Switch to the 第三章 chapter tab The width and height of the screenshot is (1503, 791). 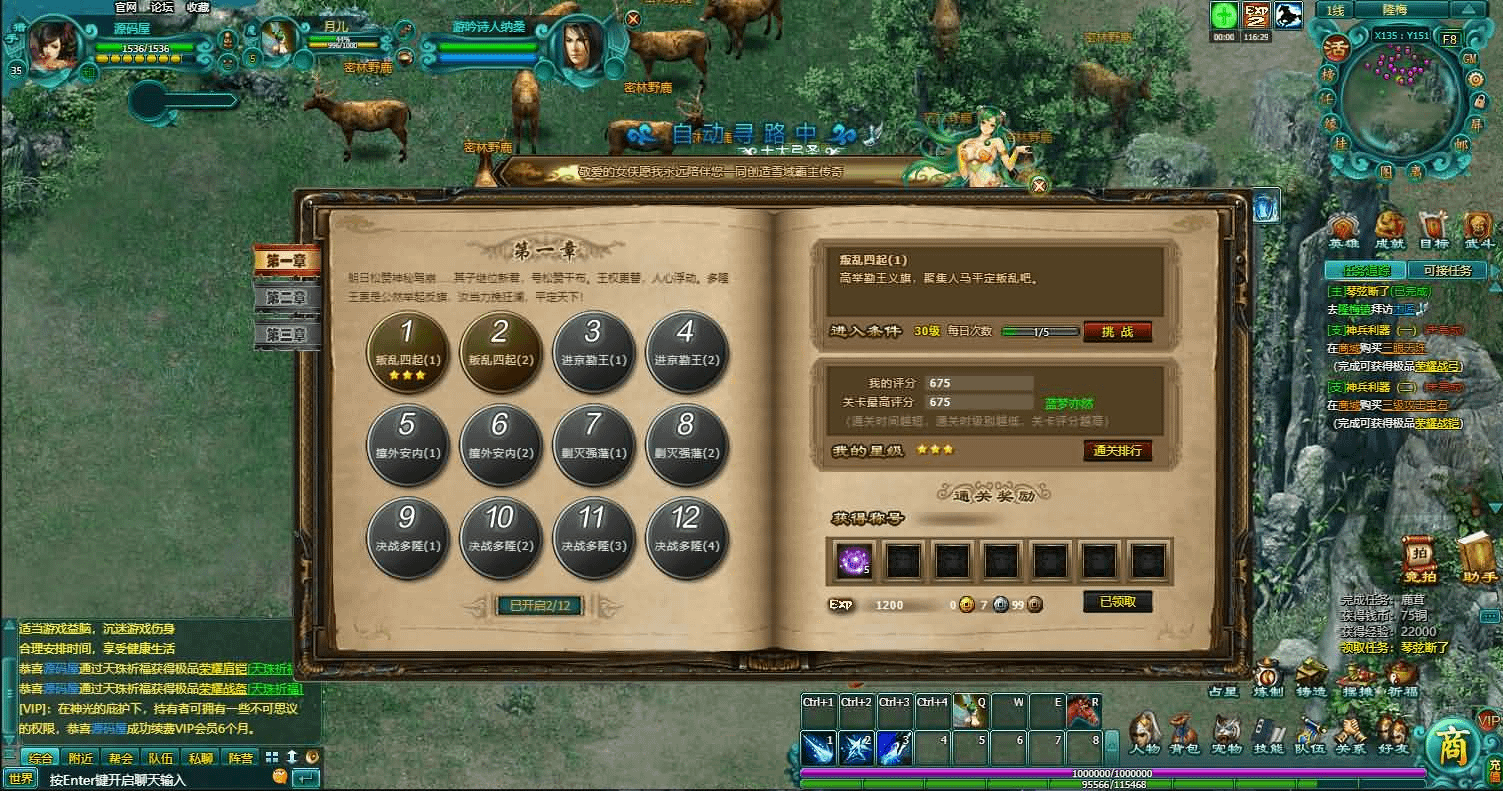click(x=286, y=334)
